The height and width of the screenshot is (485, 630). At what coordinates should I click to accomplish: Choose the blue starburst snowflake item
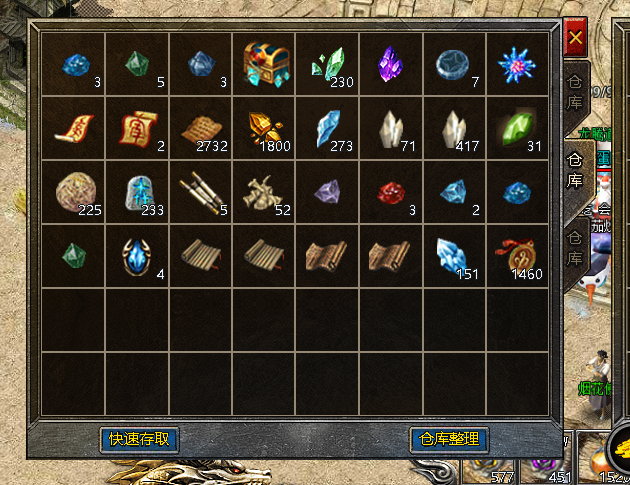[518, 64]
